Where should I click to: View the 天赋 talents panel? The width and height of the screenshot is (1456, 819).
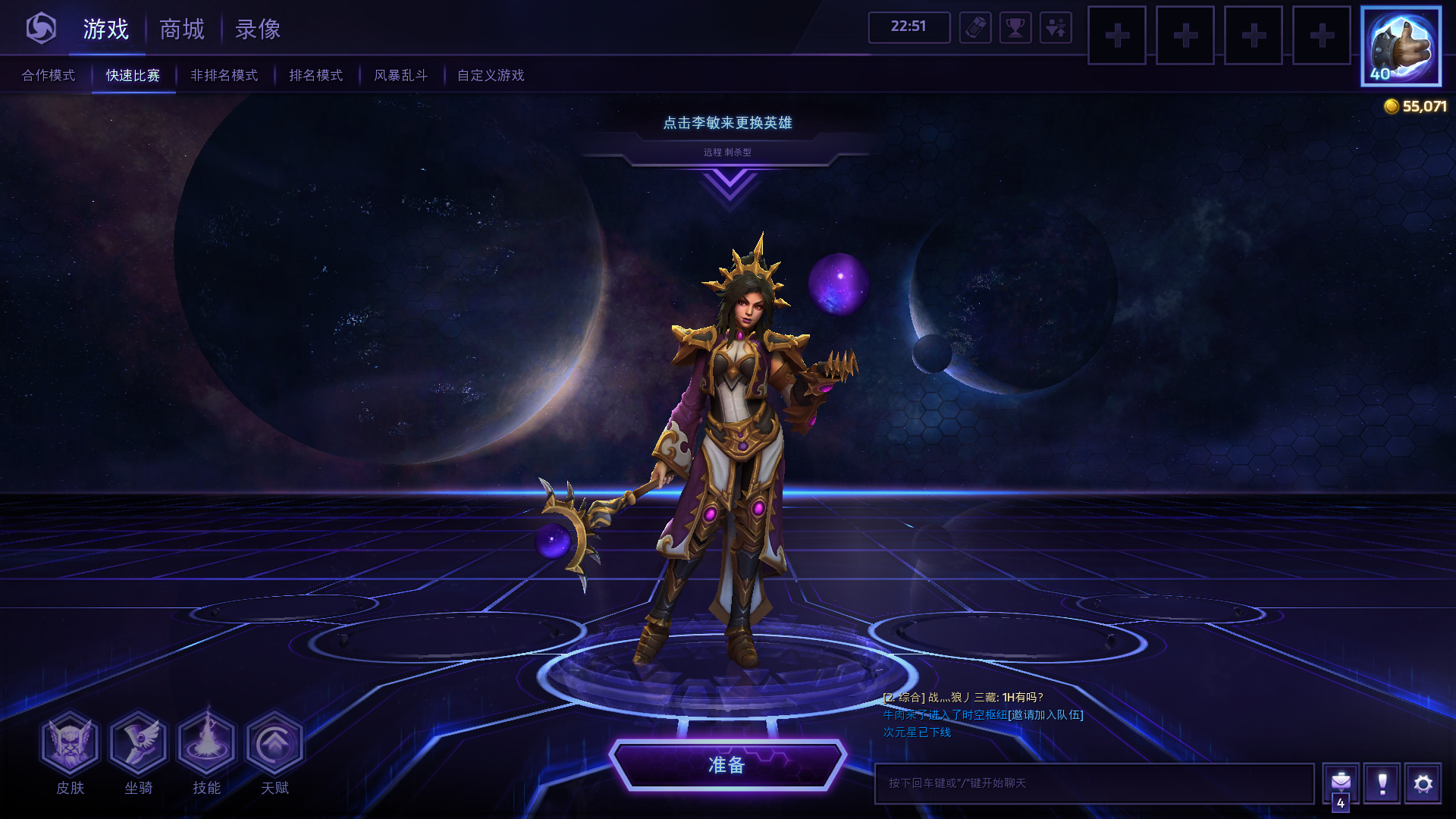[x=275, y=743]
